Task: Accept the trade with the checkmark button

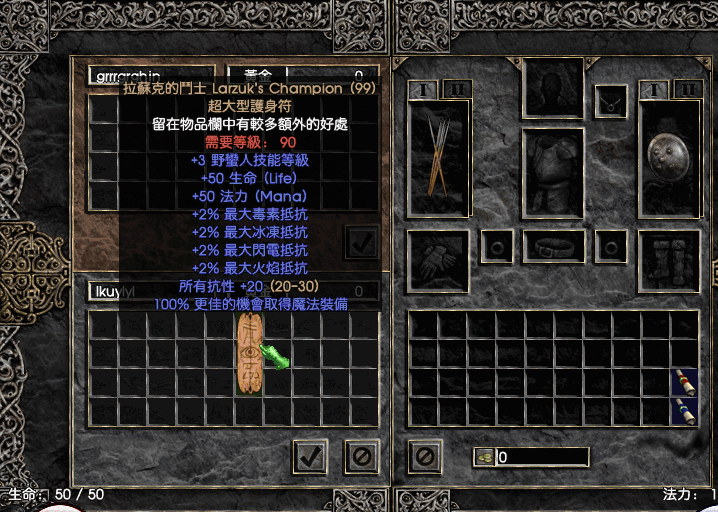Action: point(310,456)
